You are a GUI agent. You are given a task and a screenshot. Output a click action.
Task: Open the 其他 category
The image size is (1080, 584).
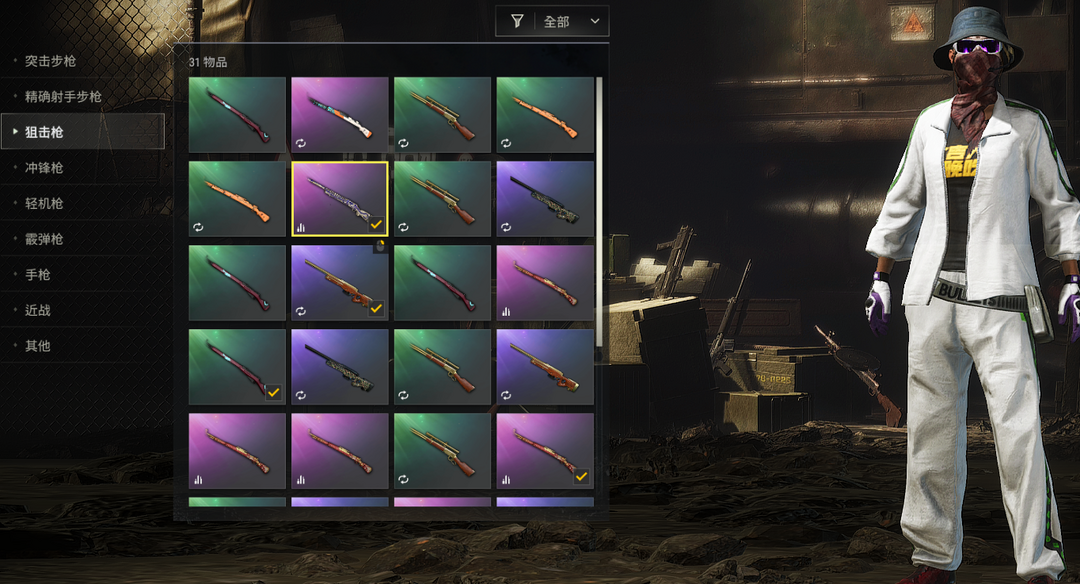[x=37, y=346]
